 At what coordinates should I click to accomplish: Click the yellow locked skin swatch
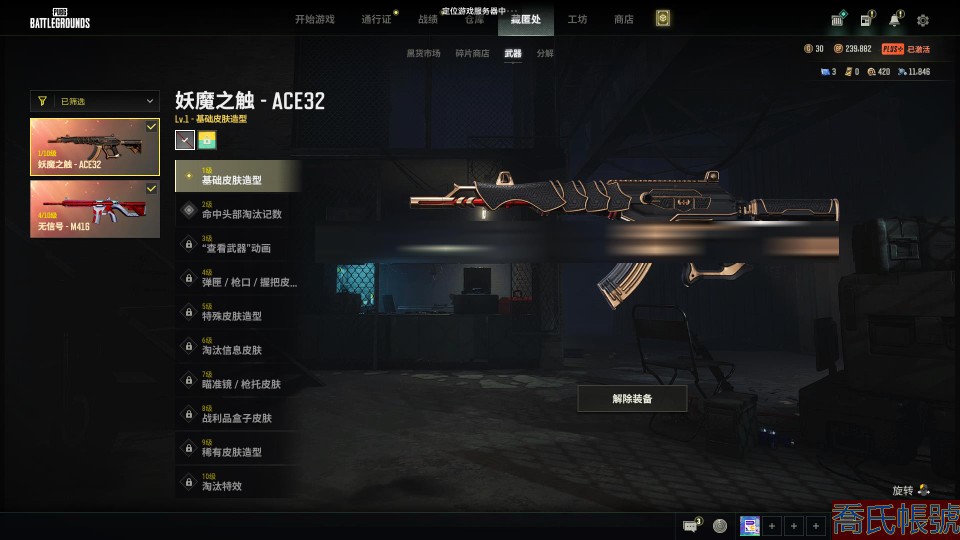(208, 140)
